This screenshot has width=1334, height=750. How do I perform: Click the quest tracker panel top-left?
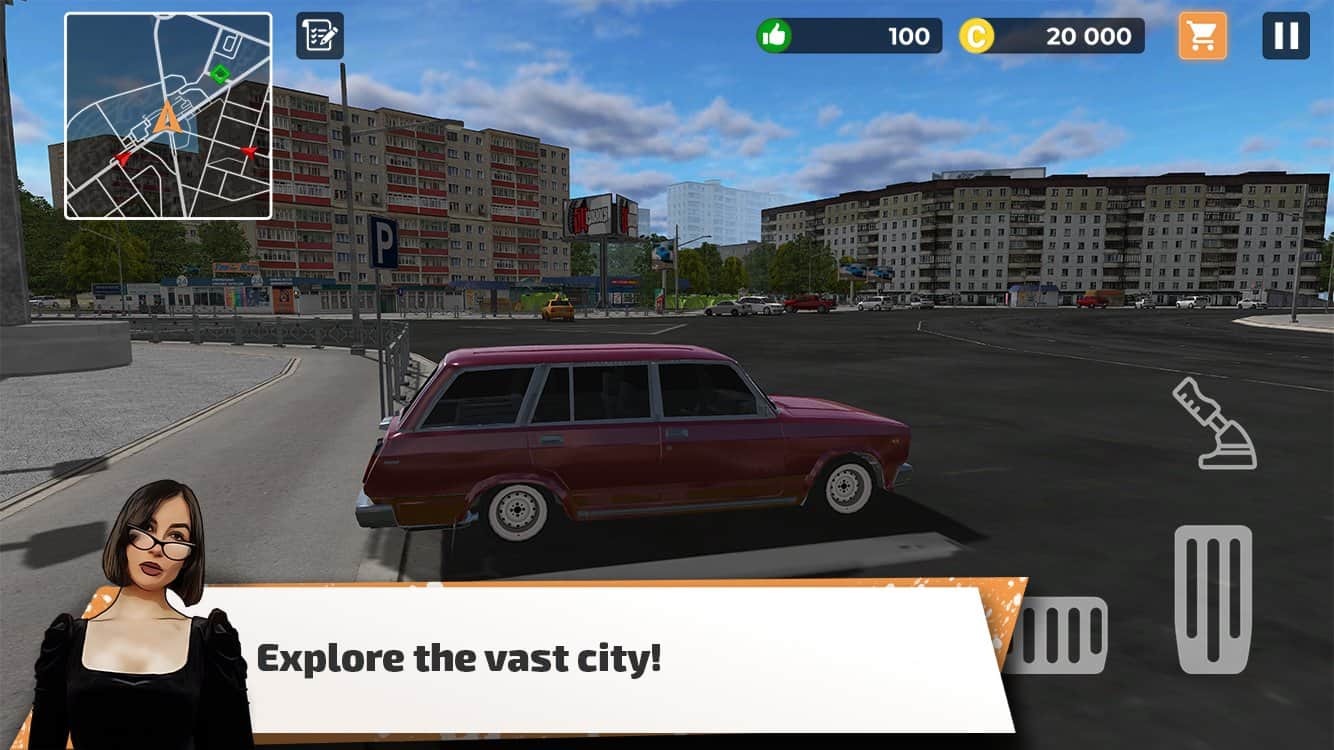(319, 37)
